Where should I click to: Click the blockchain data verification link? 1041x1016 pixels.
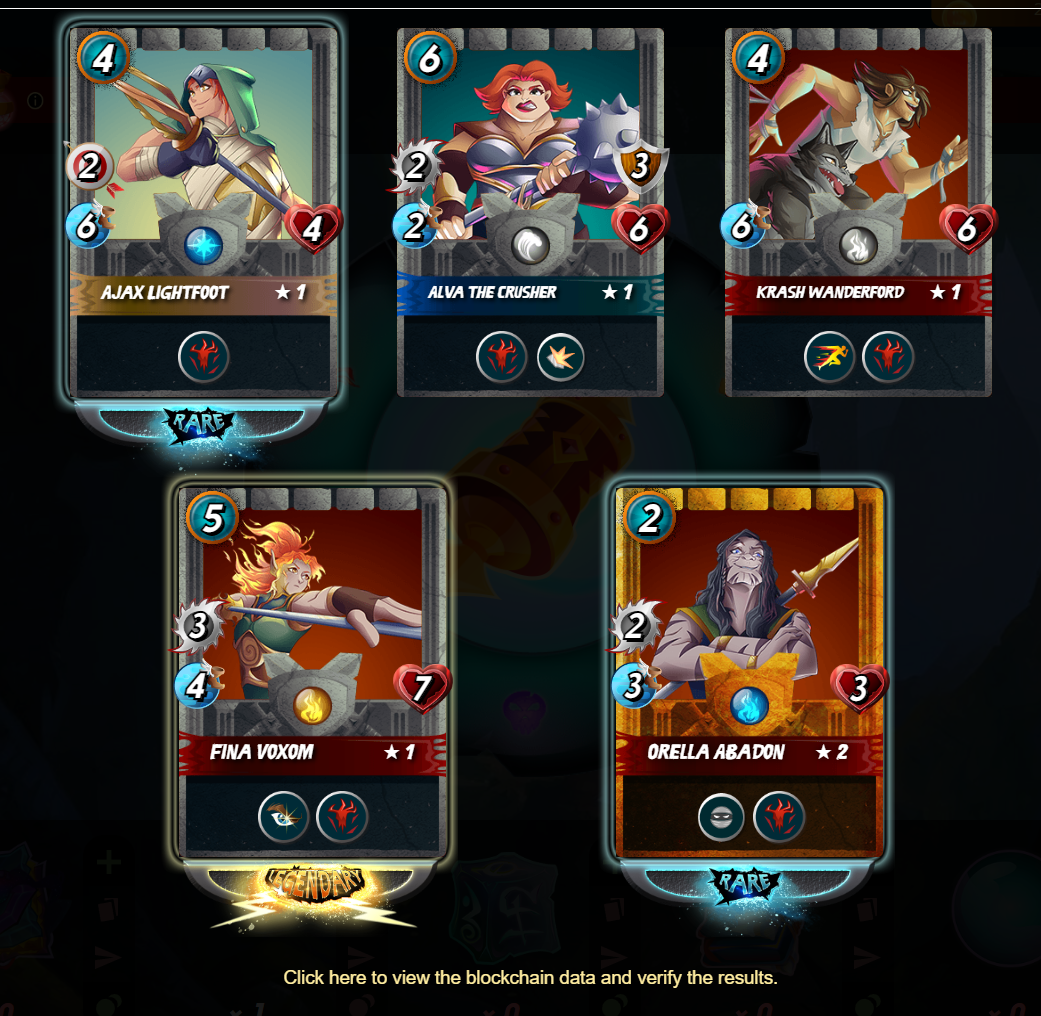click(530, 977)
